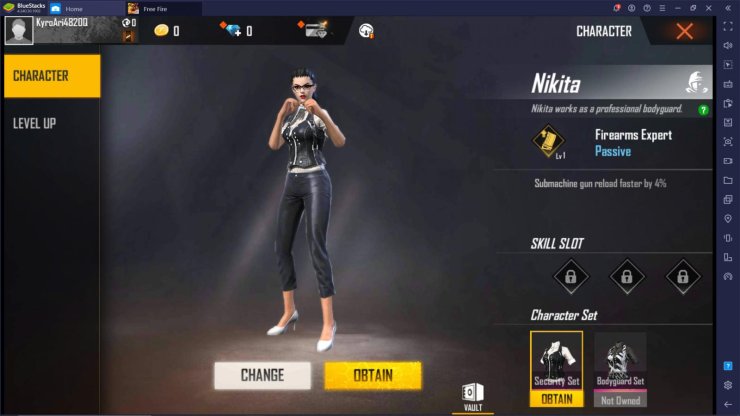Close the character screen with the orange X
The image size is (740, 416).
click(x=684, y=31)
